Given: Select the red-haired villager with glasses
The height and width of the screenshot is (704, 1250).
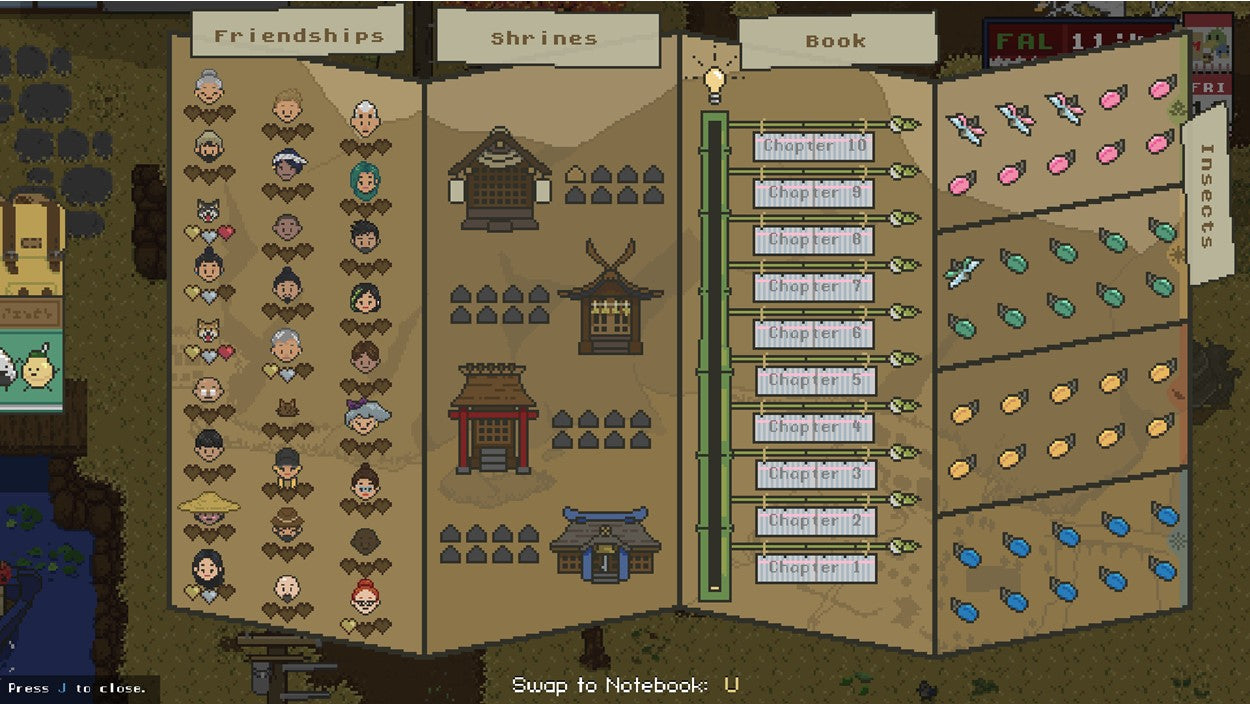Looking at the screenshot, I should (365, 598).
